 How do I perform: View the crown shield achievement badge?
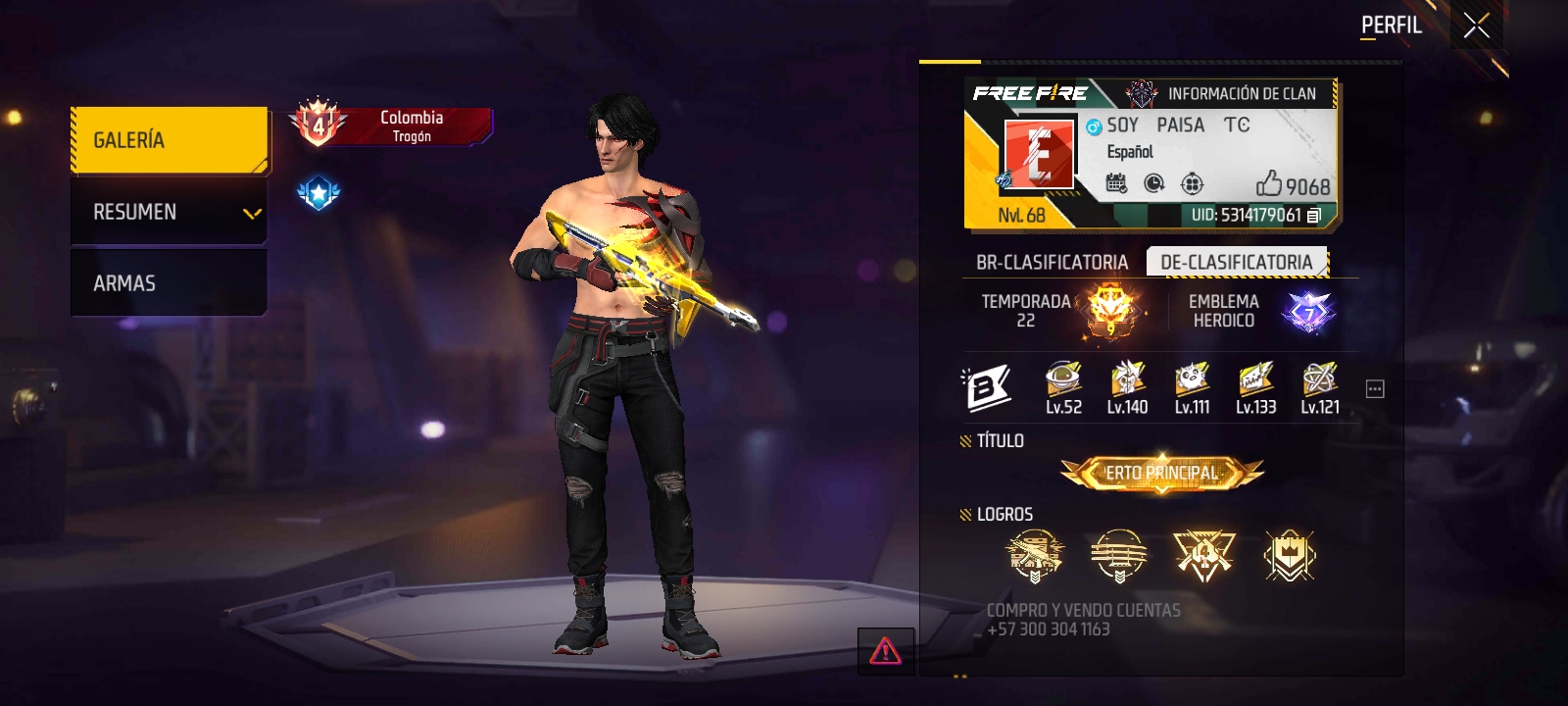coord(1290,556)
